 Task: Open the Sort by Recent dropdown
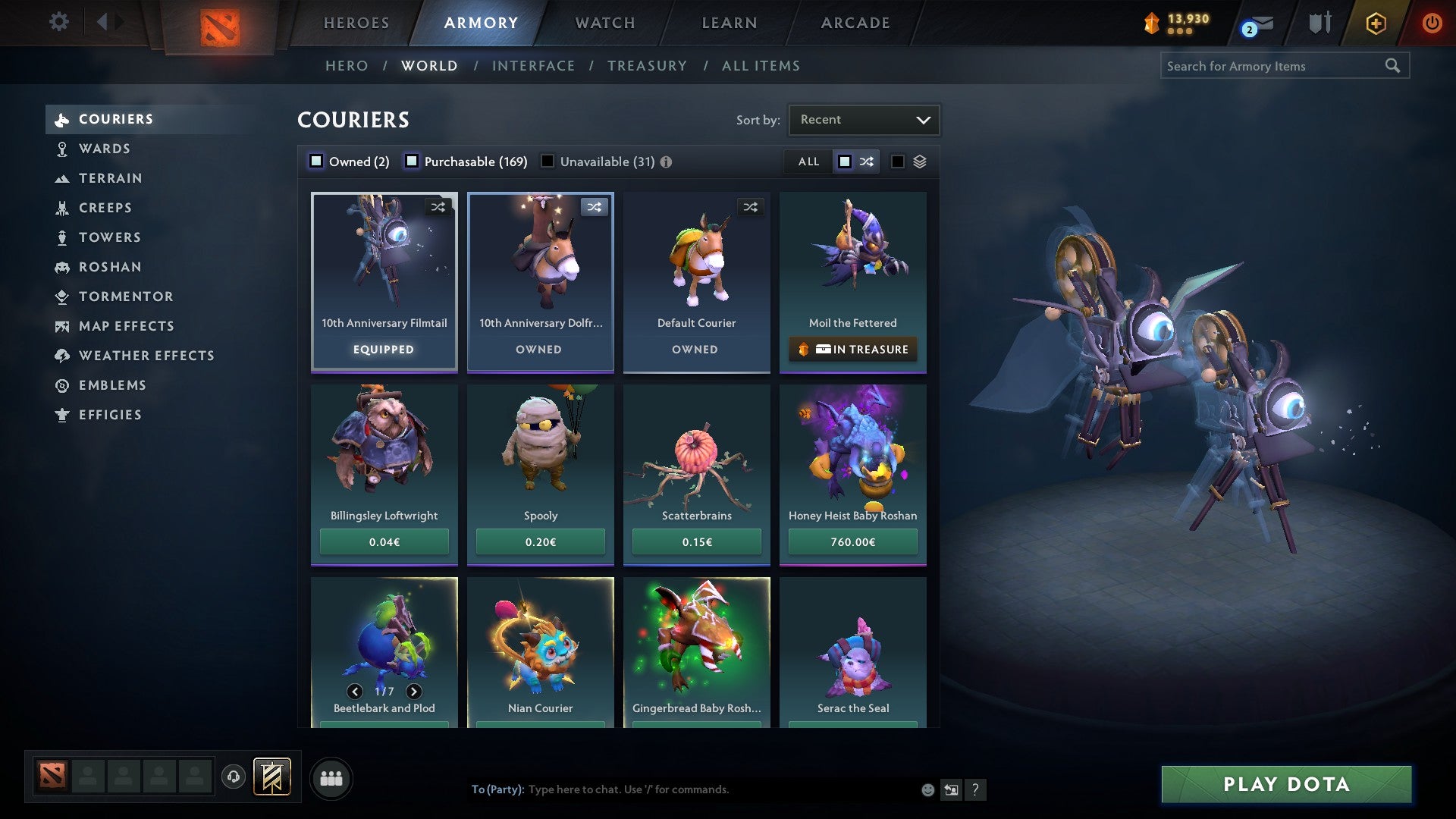pyautogui.click(x=863, y=119)
